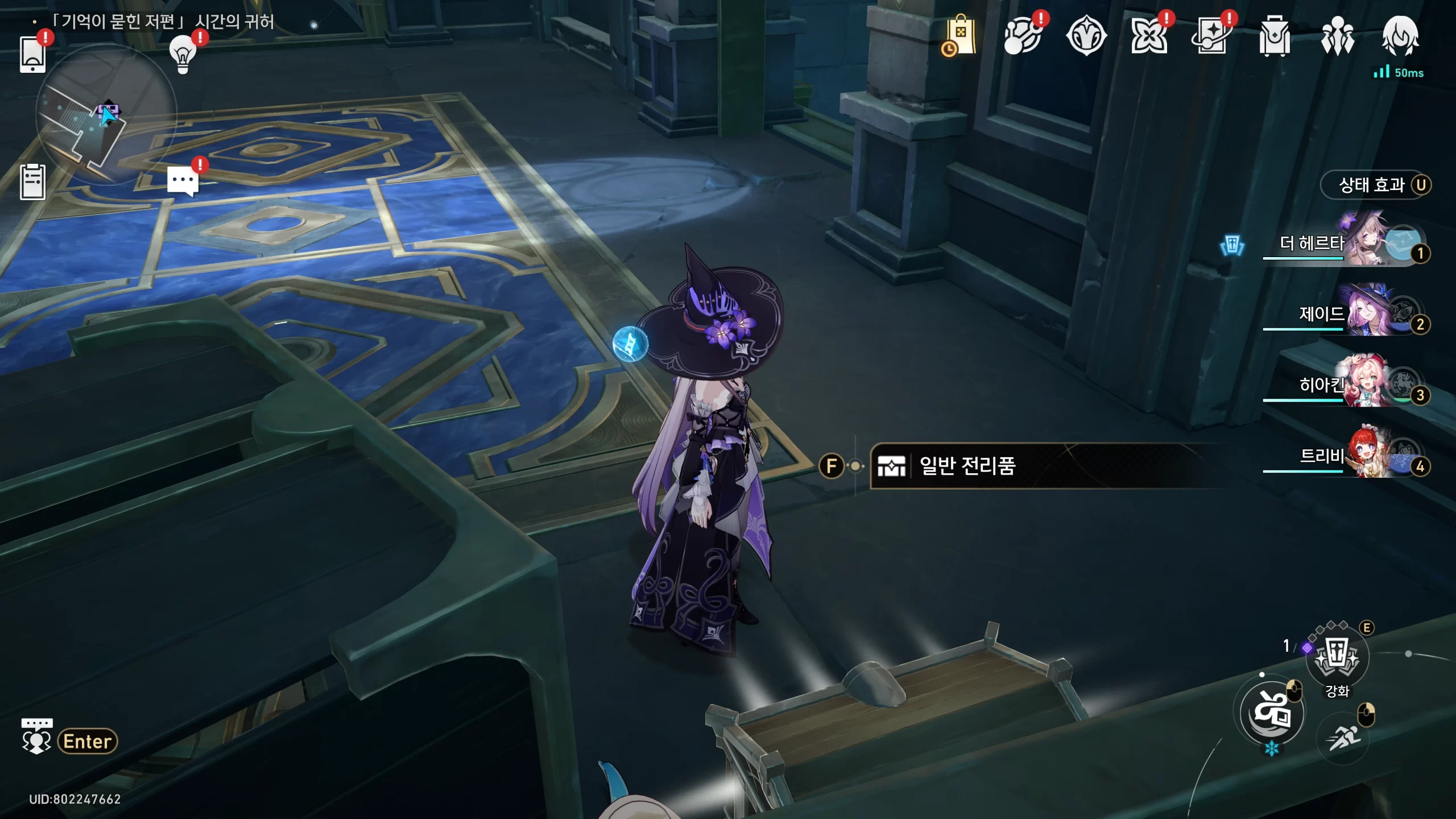Open the chat speech bubble
The width and height of the screenshot is (1456, 819).
(x=183, y=182)
